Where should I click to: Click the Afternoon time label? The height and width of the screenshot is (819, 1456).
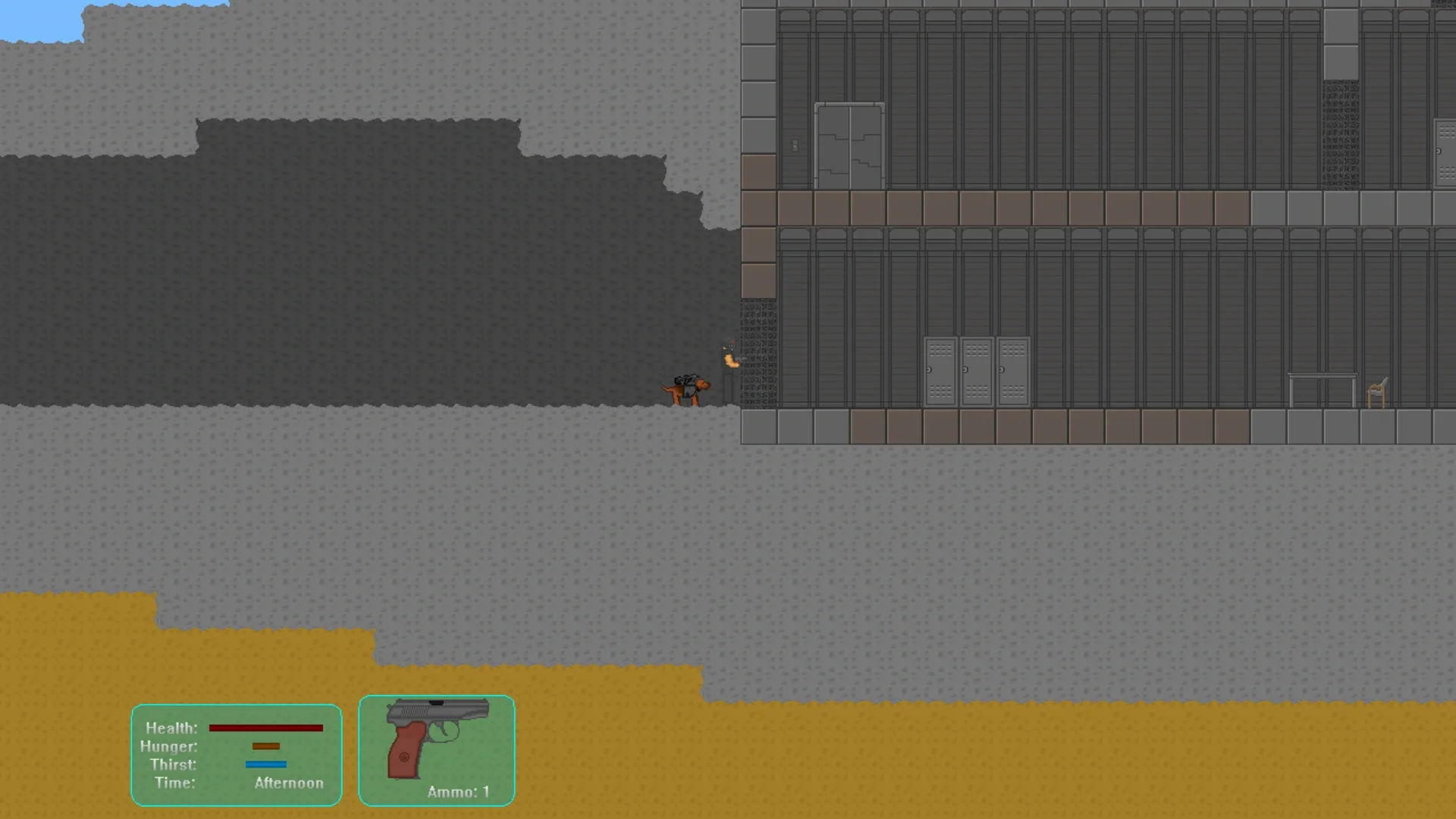point(289,783)
